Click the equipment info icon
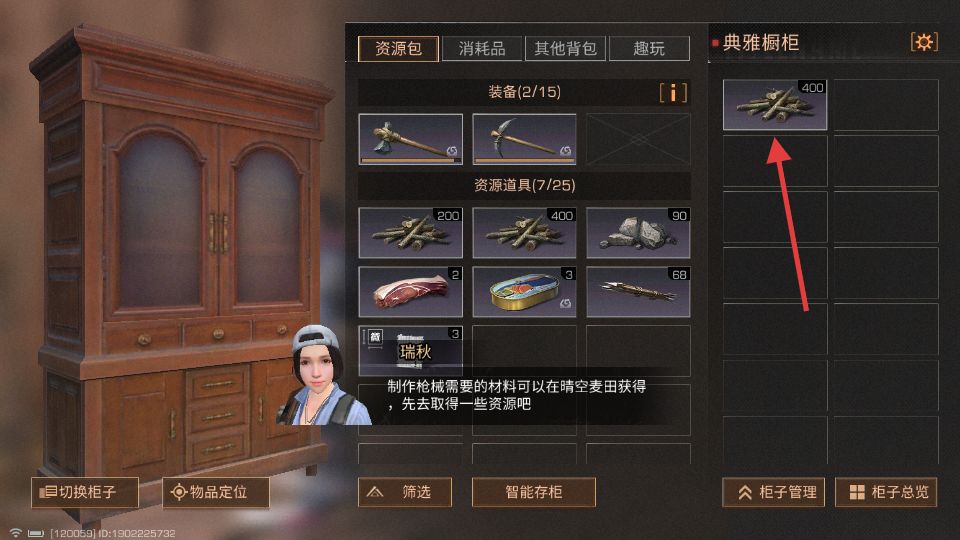The image size is (960, 540). pyautogui.click(x=674, y=93)
